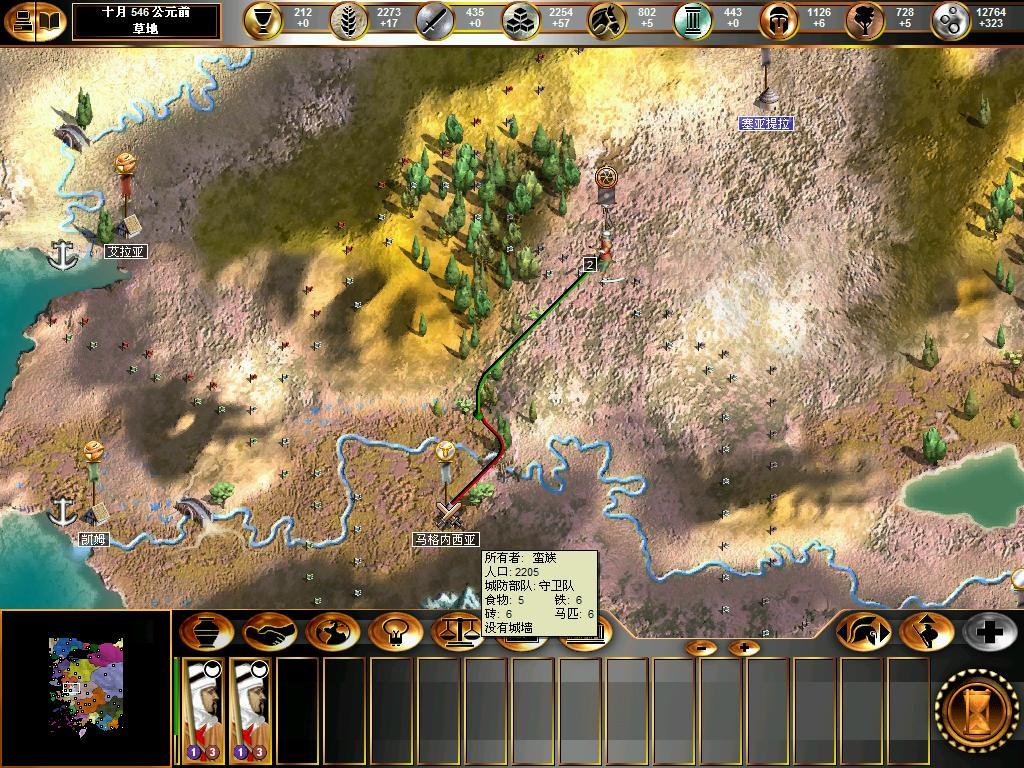1024x768 pixels.
Task: Open the lightbulb advice button
Action: coord(394,632)
